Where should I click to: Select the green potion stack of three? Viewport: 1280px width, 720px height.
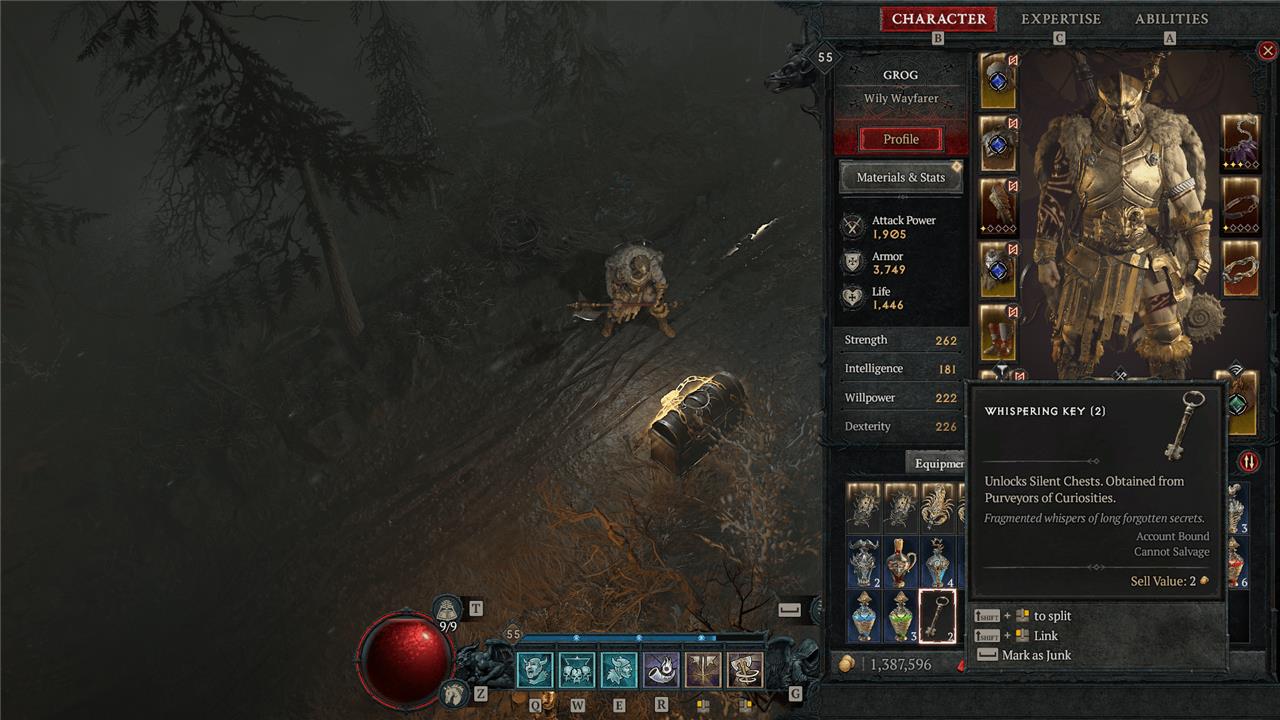coord(900,616)
